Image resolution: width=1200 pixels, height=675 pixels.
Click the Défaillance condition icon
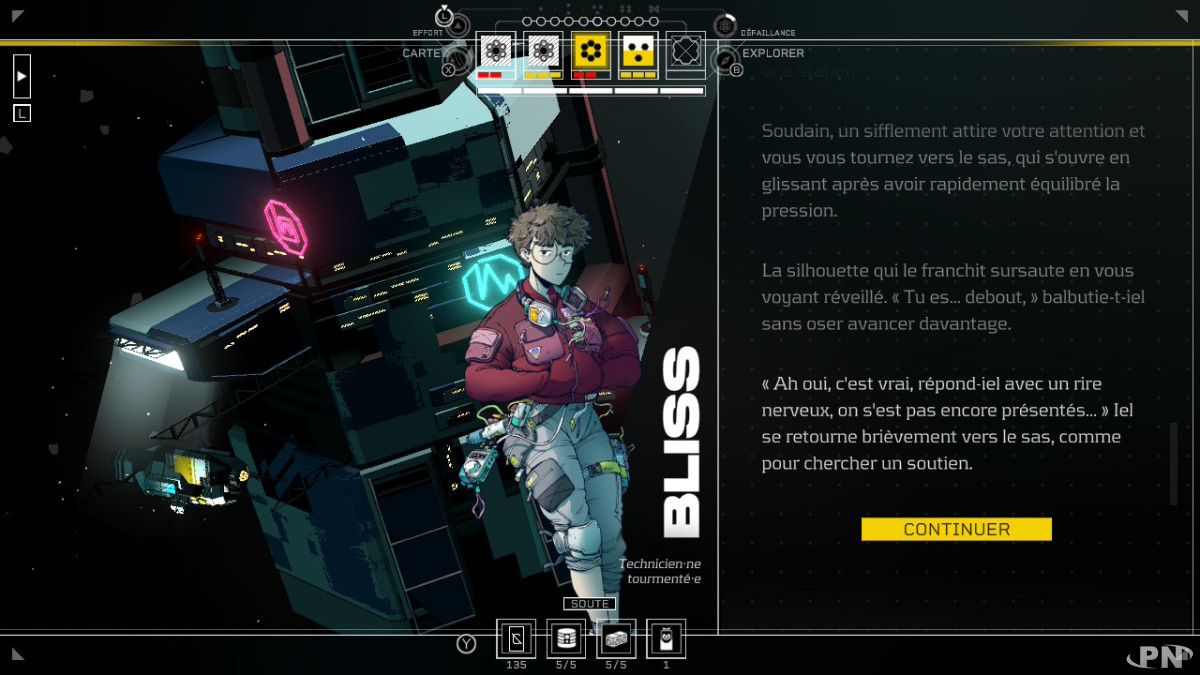coord(726,26)
